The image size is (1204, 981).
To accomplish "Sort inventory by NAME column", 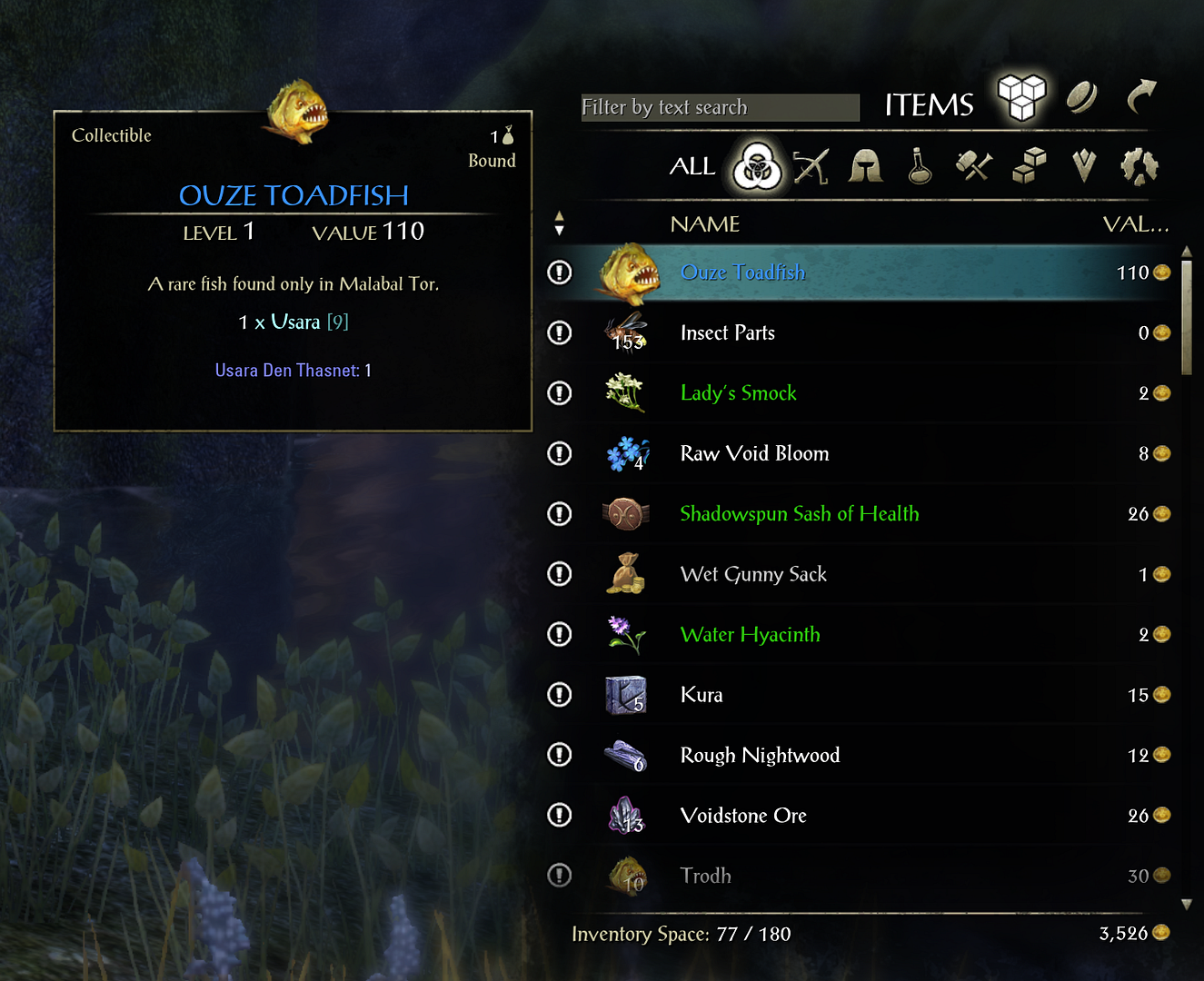I will pyautogui.click(x=705, y=224).
